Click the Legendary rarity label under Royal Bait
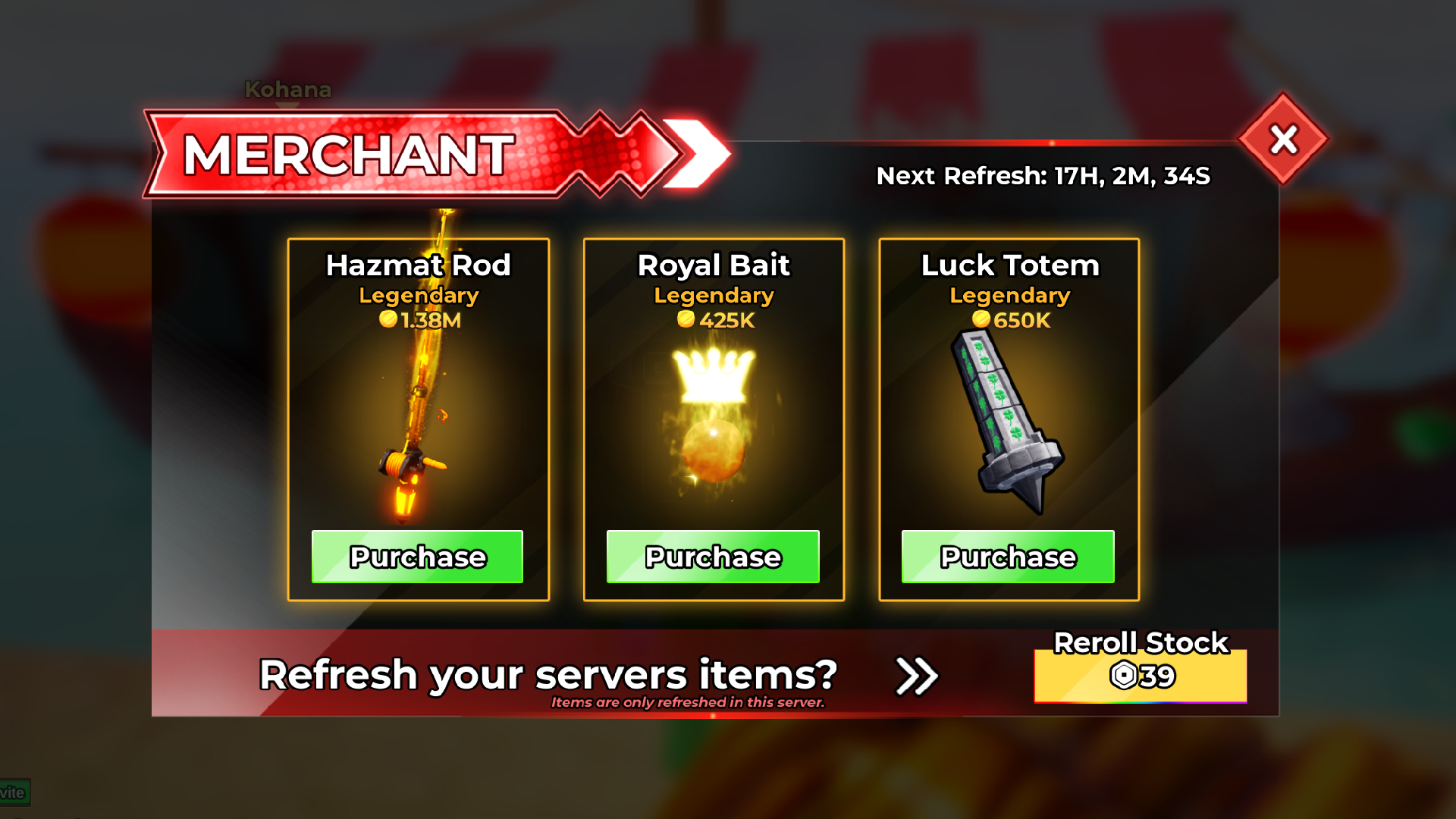This screenshot has height=819, width=1456. click(x=713, y=295)
